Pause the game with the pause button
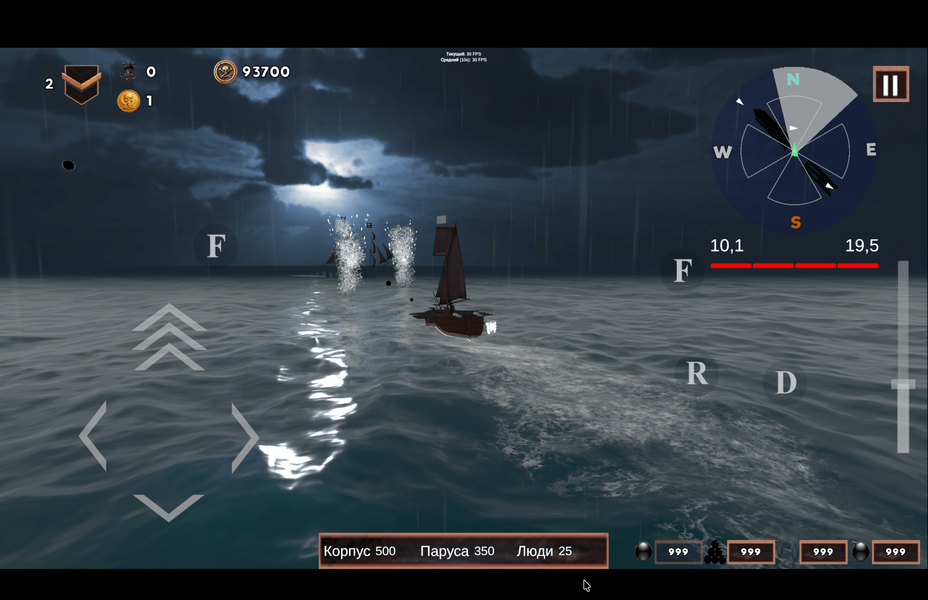Image resolution: width=928 pixels, height=600 pixels. 890,84
